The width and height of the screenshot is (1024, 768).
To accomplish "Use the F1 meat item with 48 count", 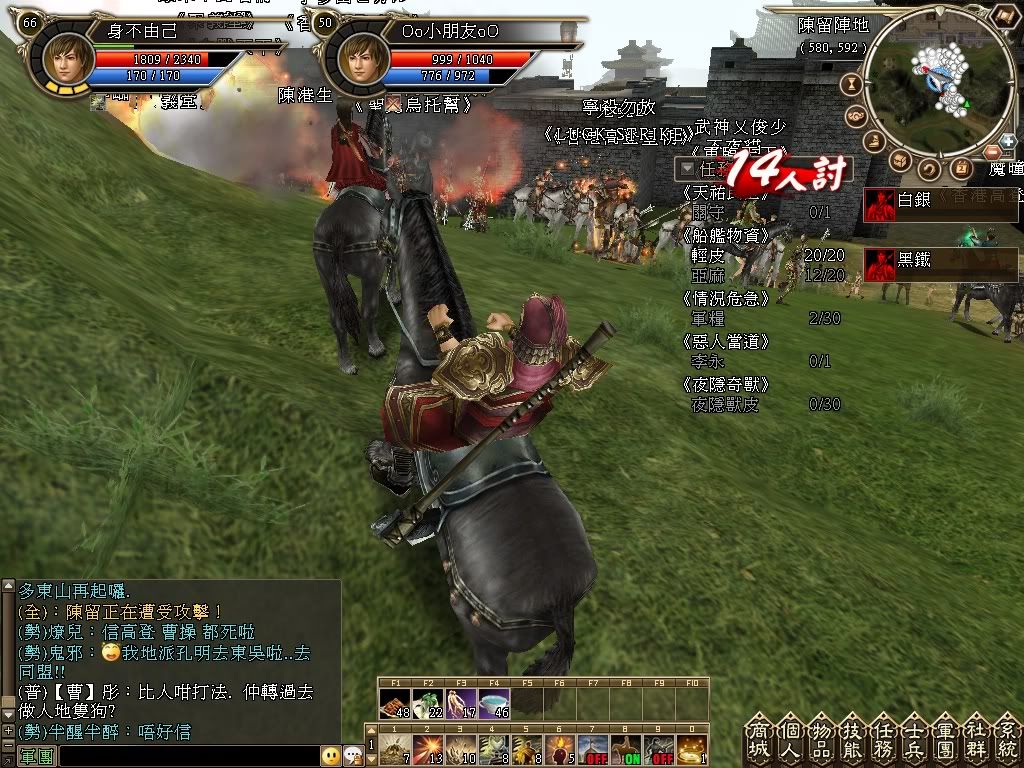I will pos(393,704).
